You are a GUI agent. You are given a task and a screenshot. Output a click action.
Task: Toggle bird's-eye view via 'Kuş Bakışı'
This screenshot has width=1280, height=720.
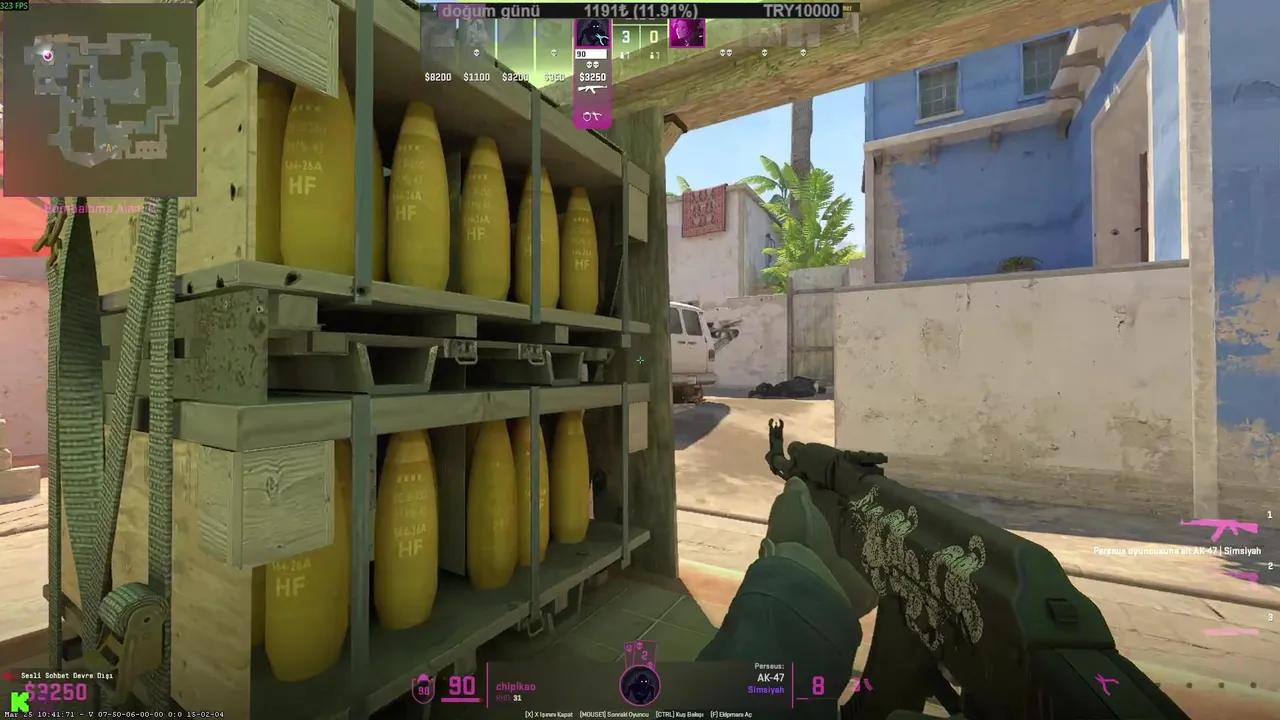[x=679, y=714]
